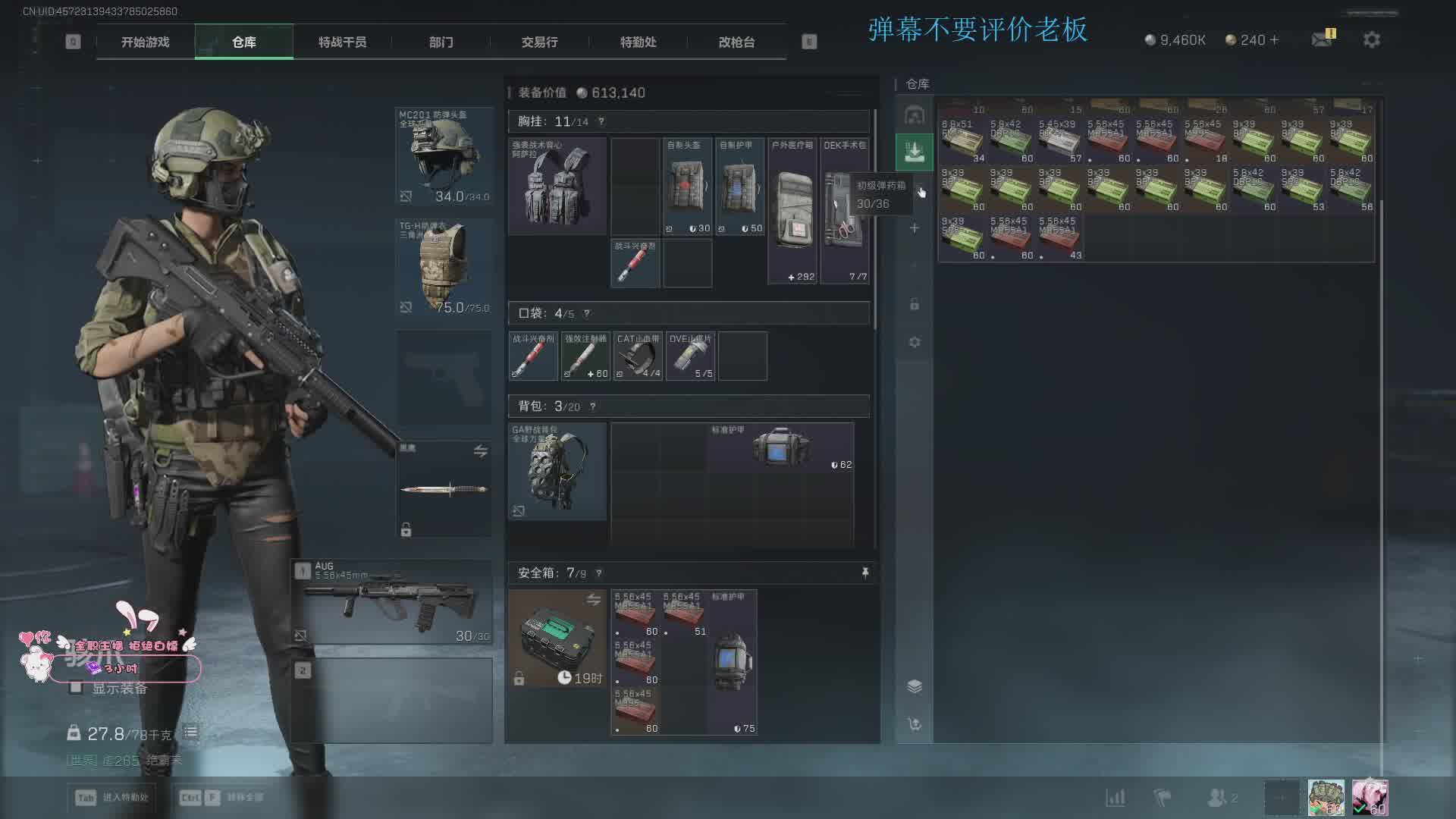1456x819 pixels.
Task: Select the GA backpack slot
Action: coord(557,471)
